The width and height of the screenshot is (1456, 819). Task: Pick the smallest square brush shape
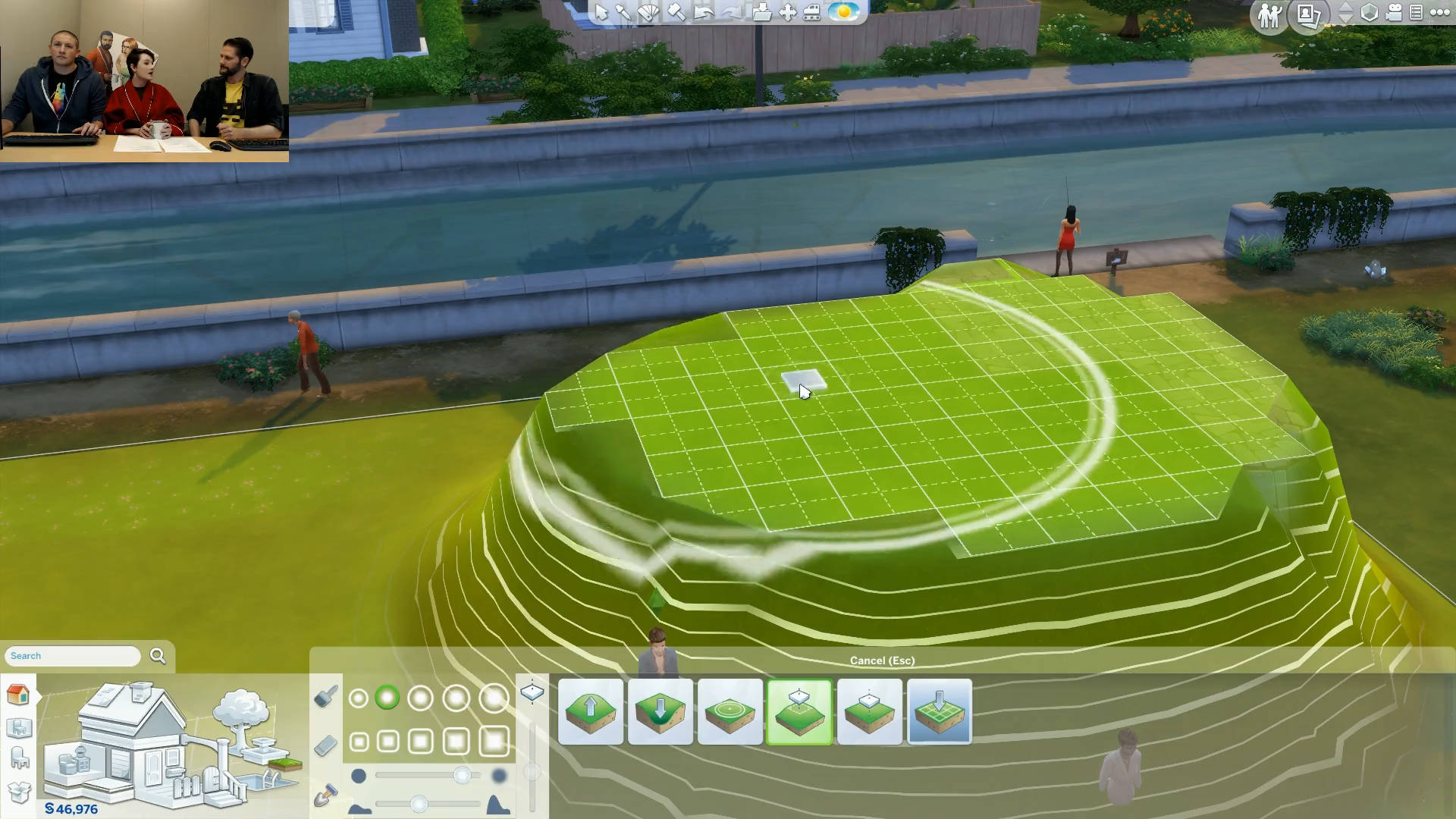359,742
